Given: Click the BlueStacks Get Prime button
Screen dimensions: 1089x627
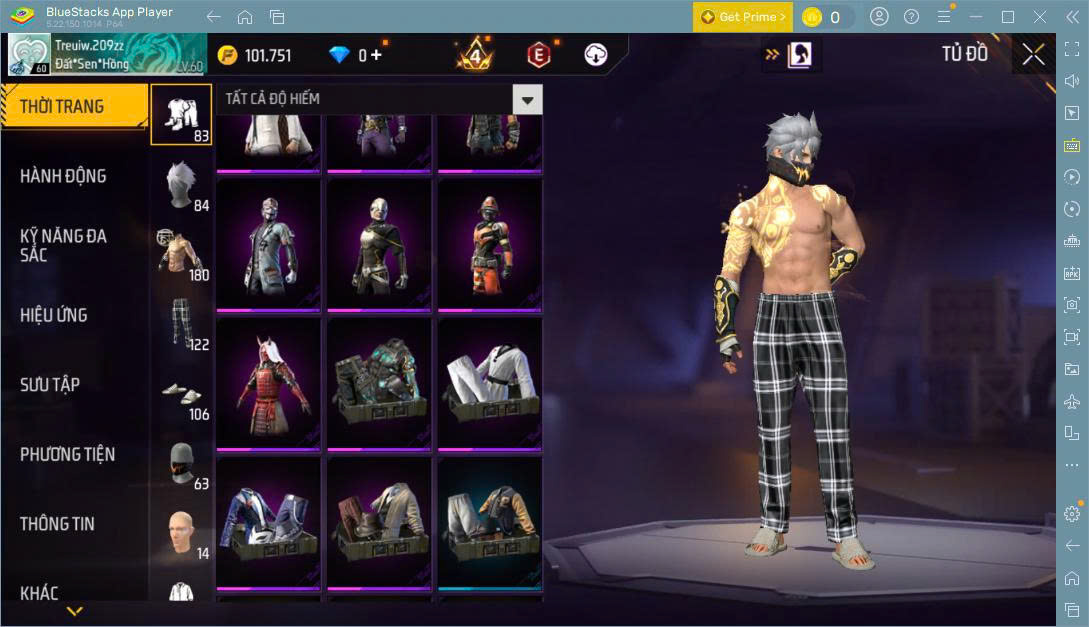Looking at the screenshot, I should click(743, 17).
